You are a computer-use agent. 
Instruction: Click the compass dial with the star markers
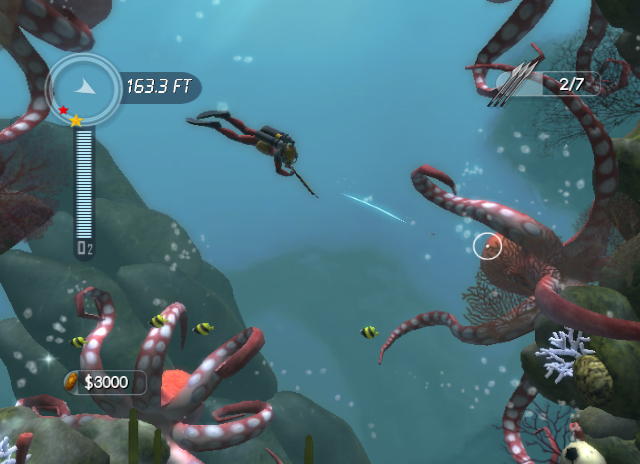click(83, 89)
